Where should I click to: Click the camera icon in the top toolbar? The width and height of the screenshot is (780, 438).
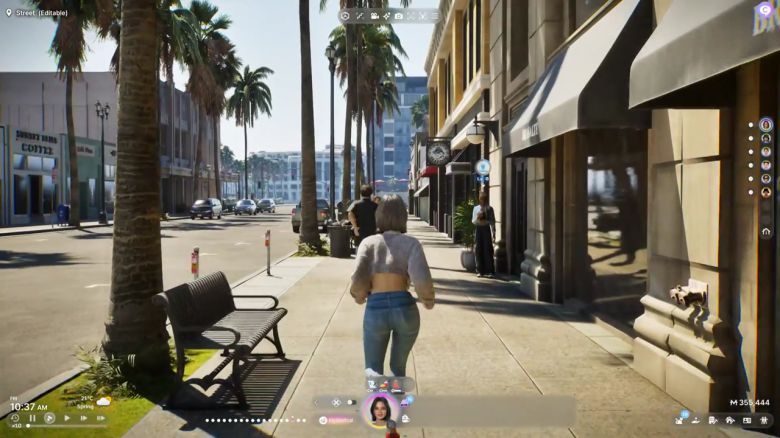(398, 16)
